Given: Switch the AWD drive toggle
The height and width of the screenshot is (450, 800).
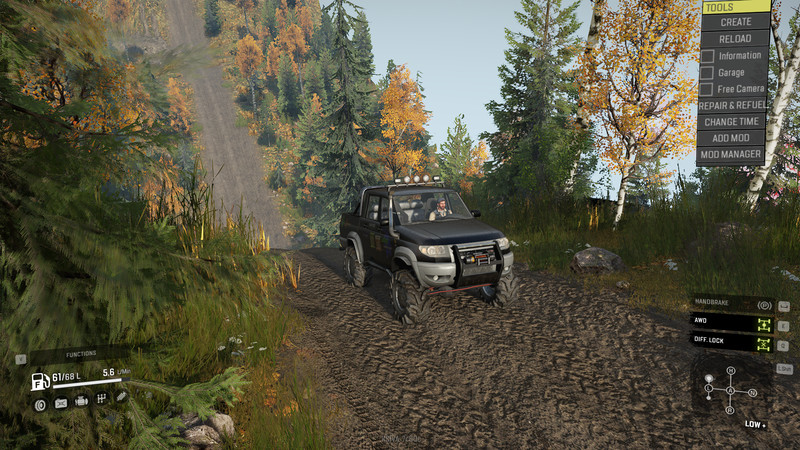Looking at the screenshot, I should 764,324.
